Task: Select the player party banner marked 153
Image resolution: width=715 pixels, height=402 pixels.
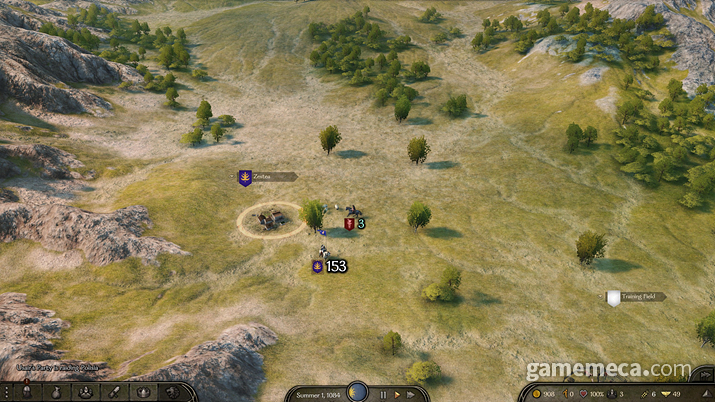Action: point(318,267)
